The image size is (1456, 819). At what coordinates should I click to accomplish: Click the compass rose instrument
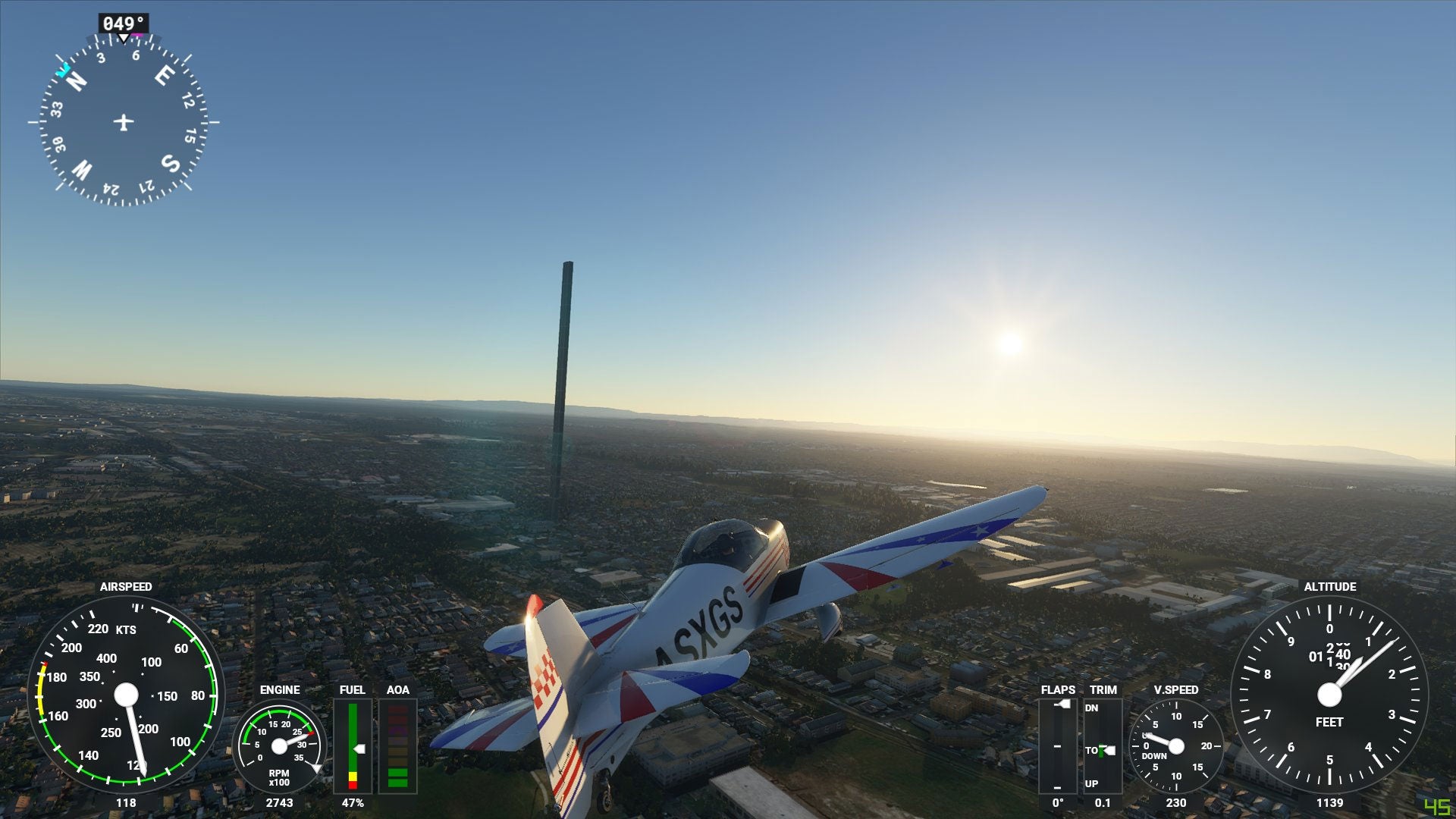(x=124, y=124)
